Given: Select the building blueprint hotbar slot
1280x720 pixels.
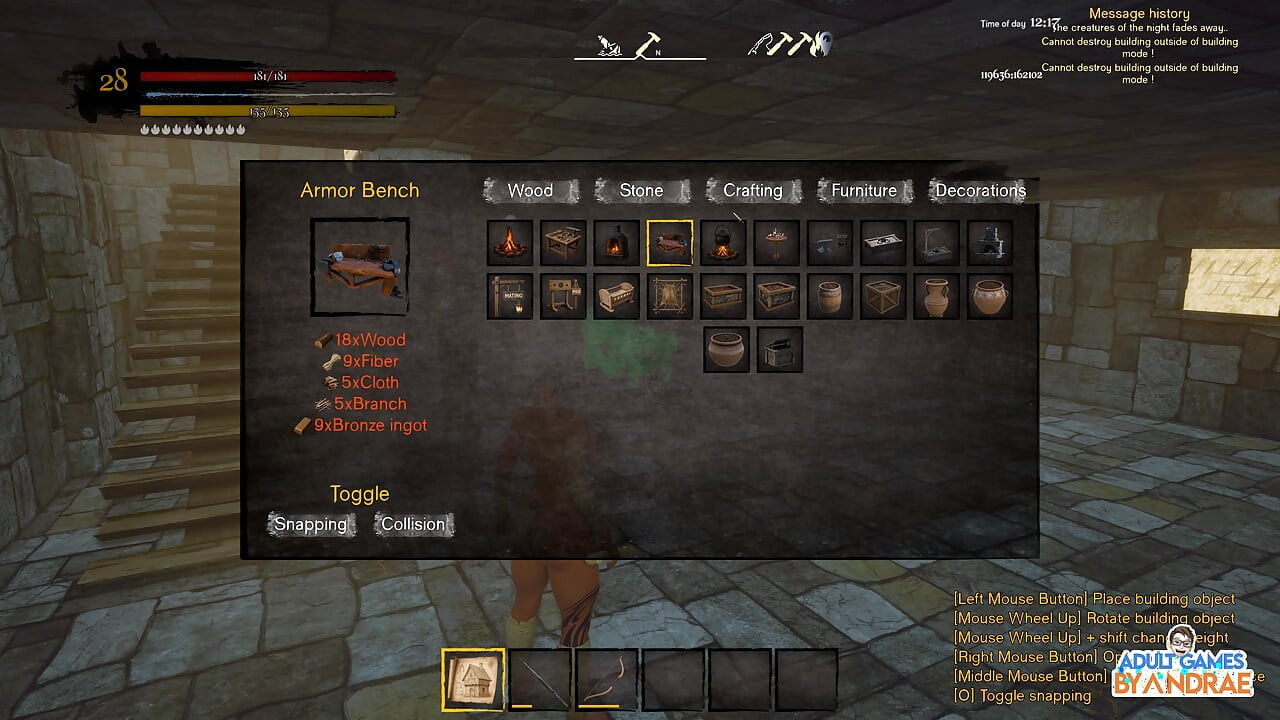Looking at the screenshot, I should pos(473,680).
